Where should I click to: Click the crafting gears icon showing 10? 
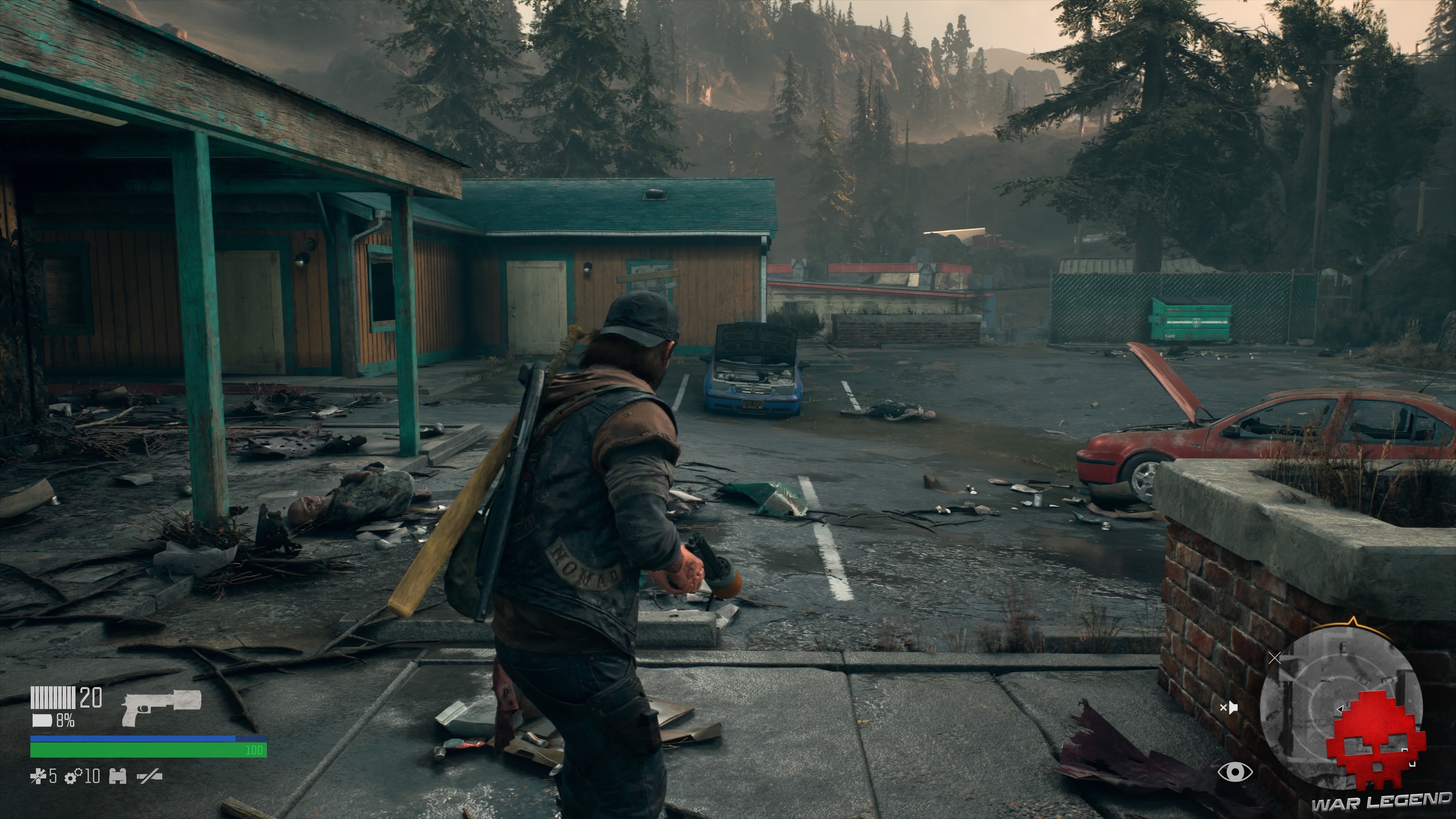[73, 776]
